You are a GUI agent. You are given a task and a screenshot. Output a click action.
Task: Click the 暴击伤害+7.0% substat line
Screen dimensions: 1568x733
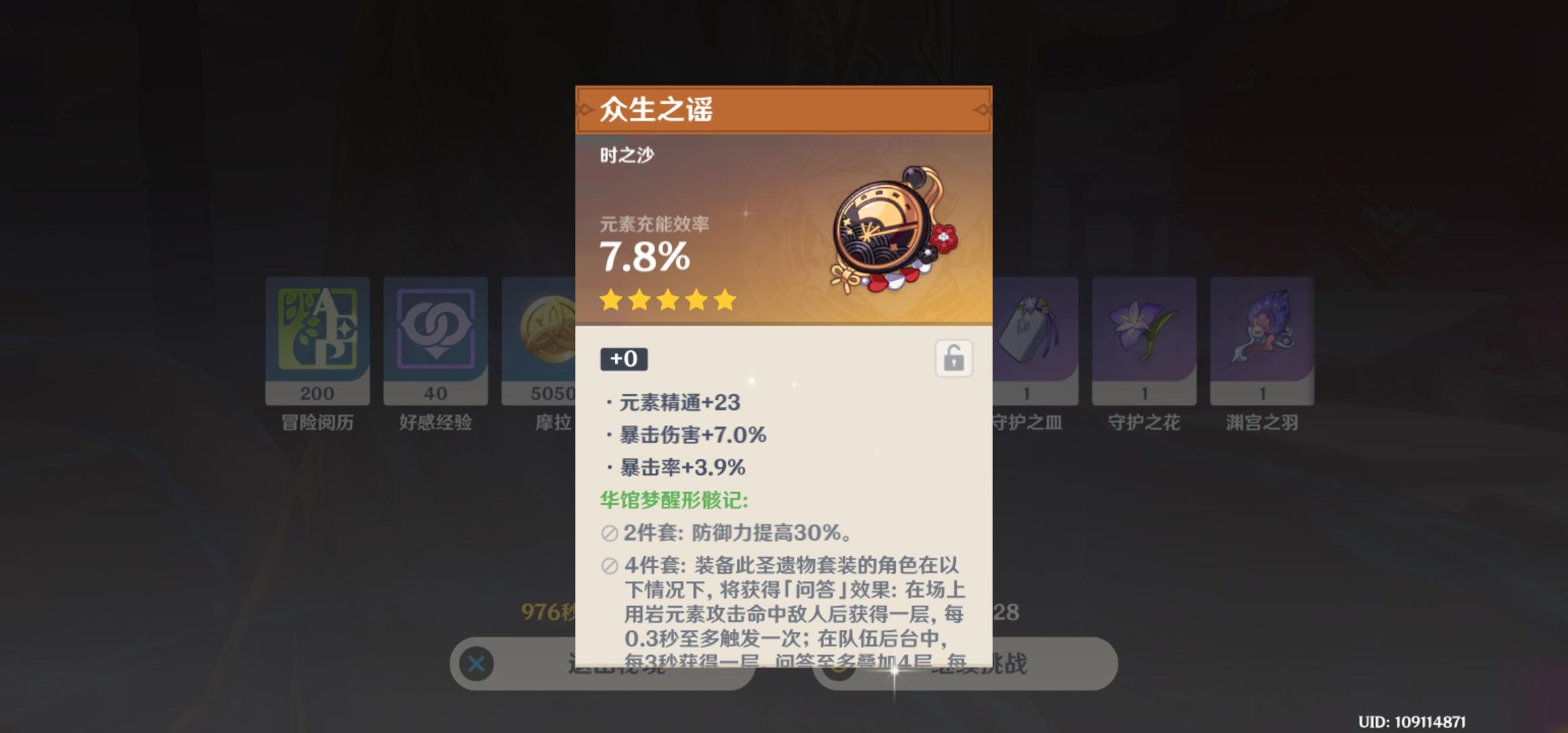[x=687, y=436]
